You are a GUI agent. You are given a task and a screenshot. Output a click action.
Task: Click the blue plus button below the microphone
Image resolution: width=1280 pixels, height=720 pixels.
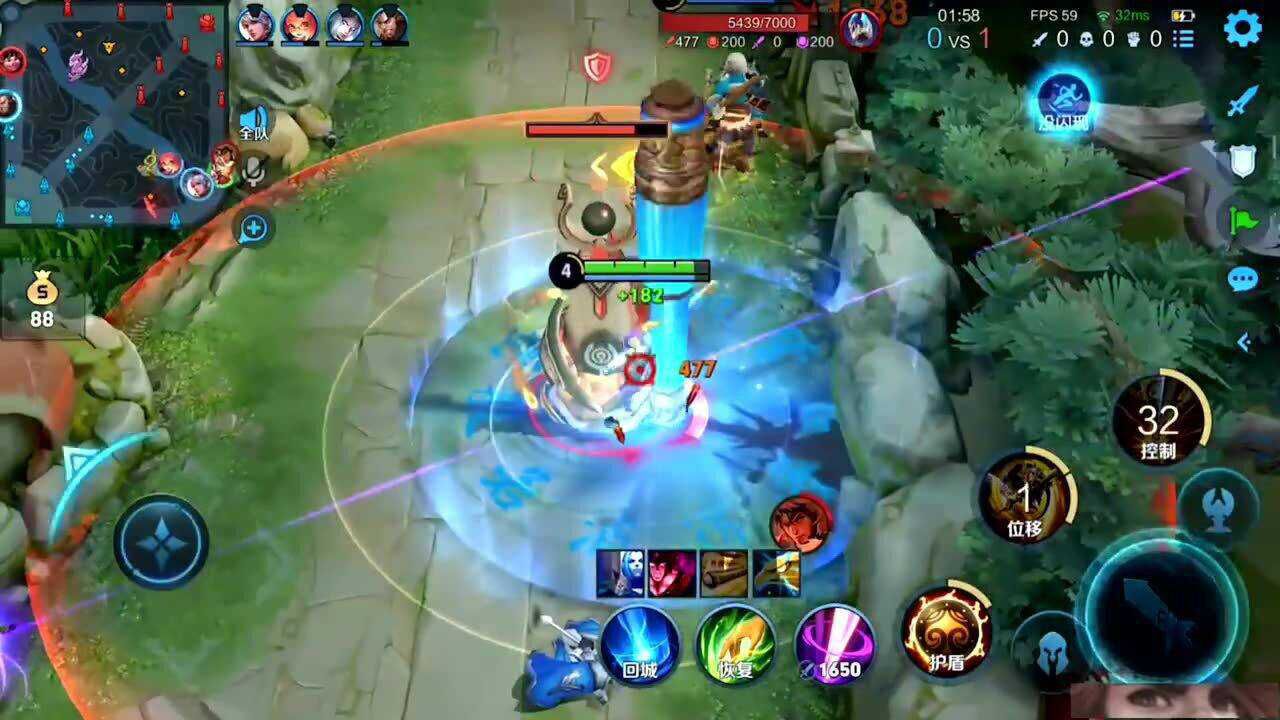(254, 229)
